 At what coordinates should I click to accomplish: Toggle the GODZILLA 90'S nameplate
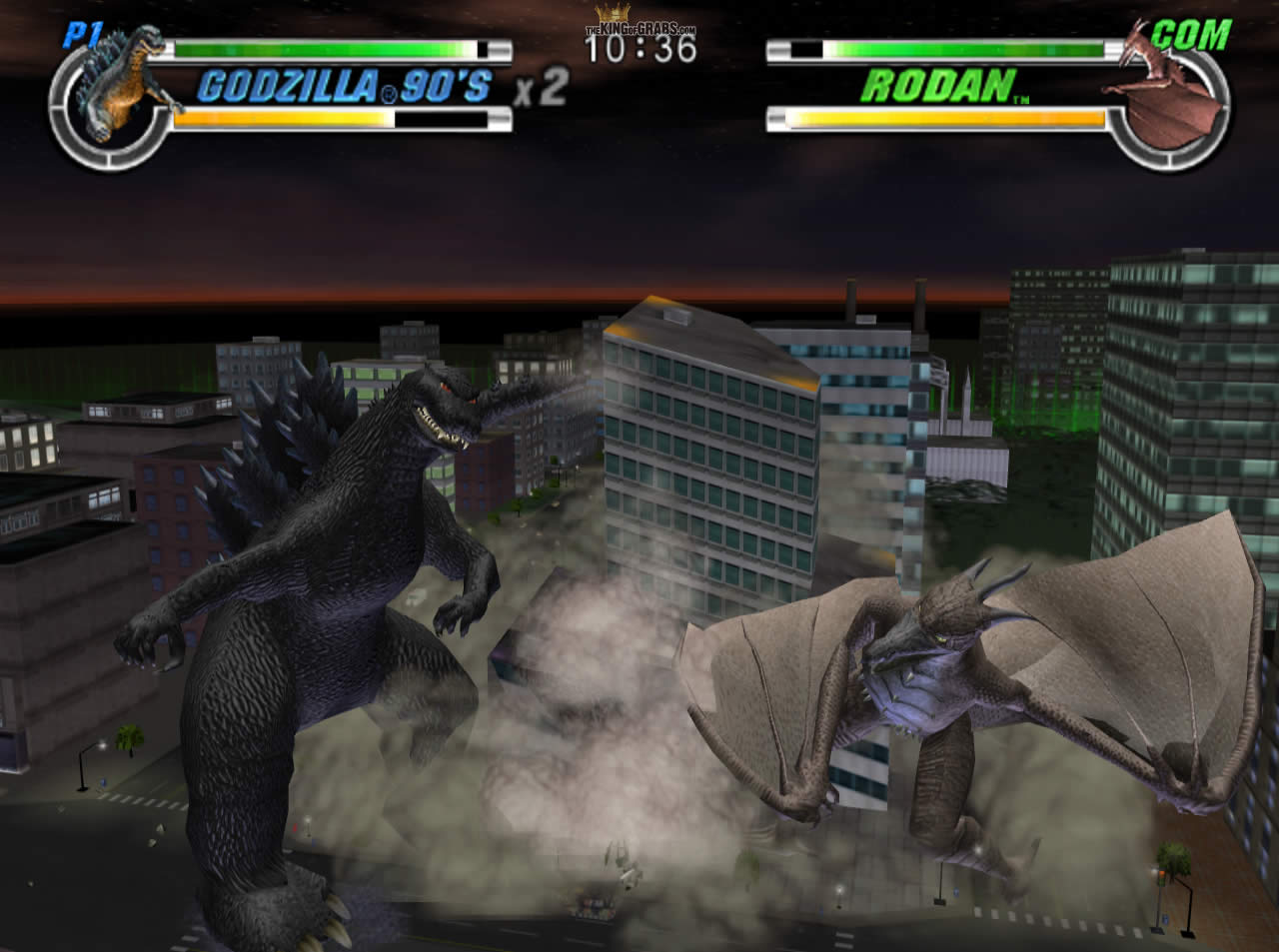coord(345,87)
